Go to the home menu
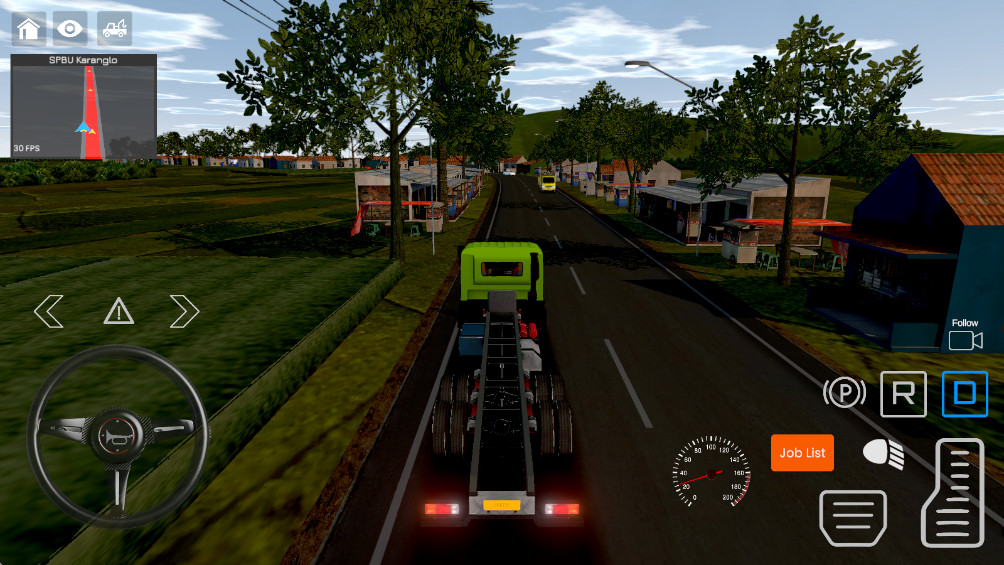The height and width of the screenshot is (565, 1004). pos(28,28)
